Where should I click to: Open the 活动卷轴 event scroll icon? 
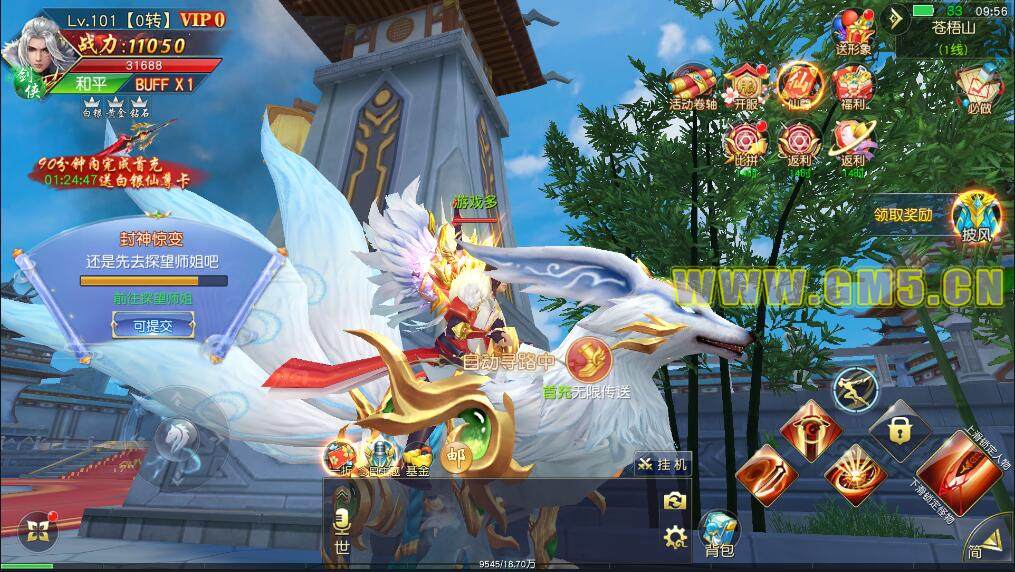691,87
